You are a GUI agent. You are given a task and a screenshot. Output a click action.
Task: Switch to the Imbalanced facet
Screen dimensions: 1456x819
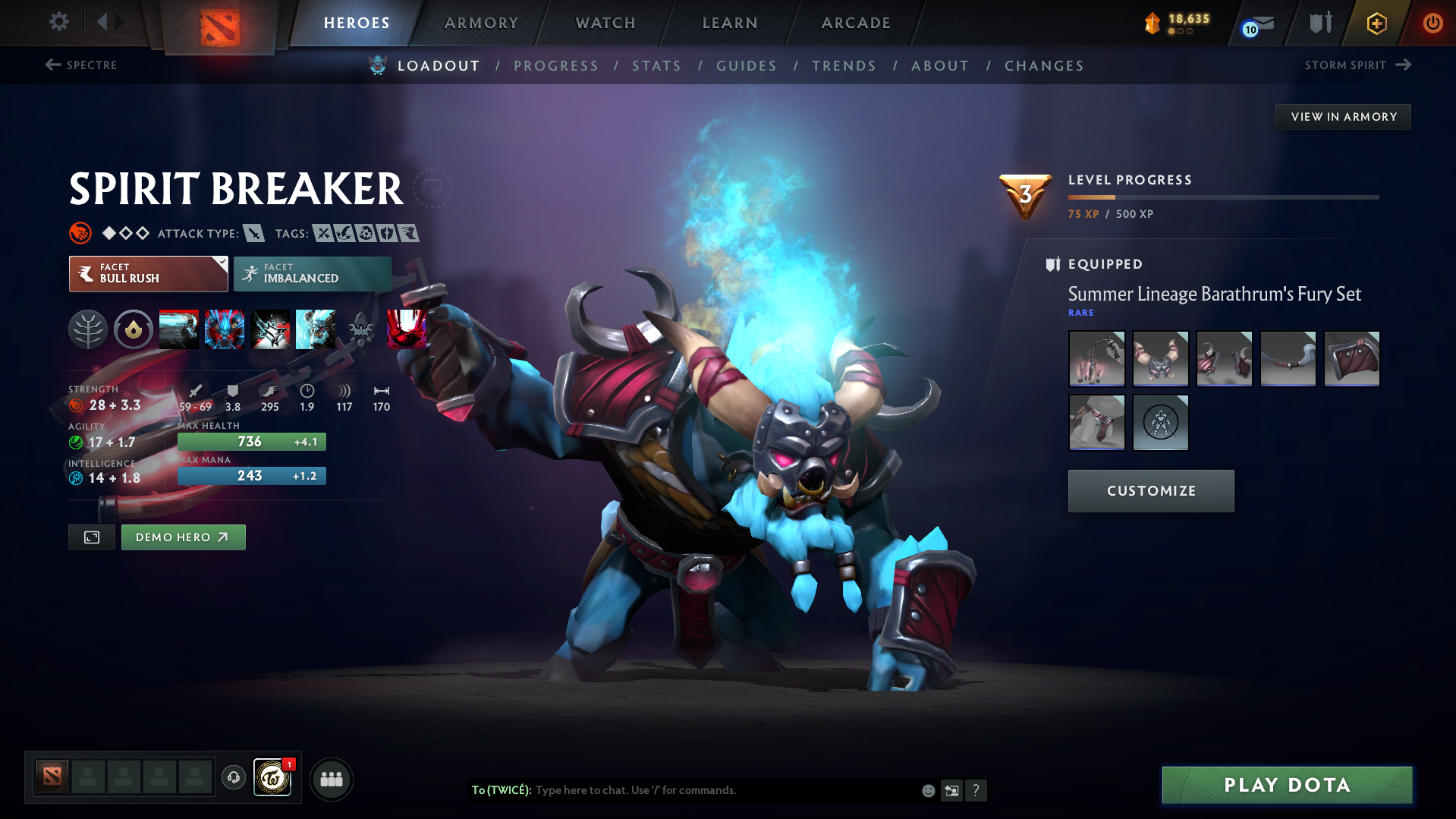312,274
